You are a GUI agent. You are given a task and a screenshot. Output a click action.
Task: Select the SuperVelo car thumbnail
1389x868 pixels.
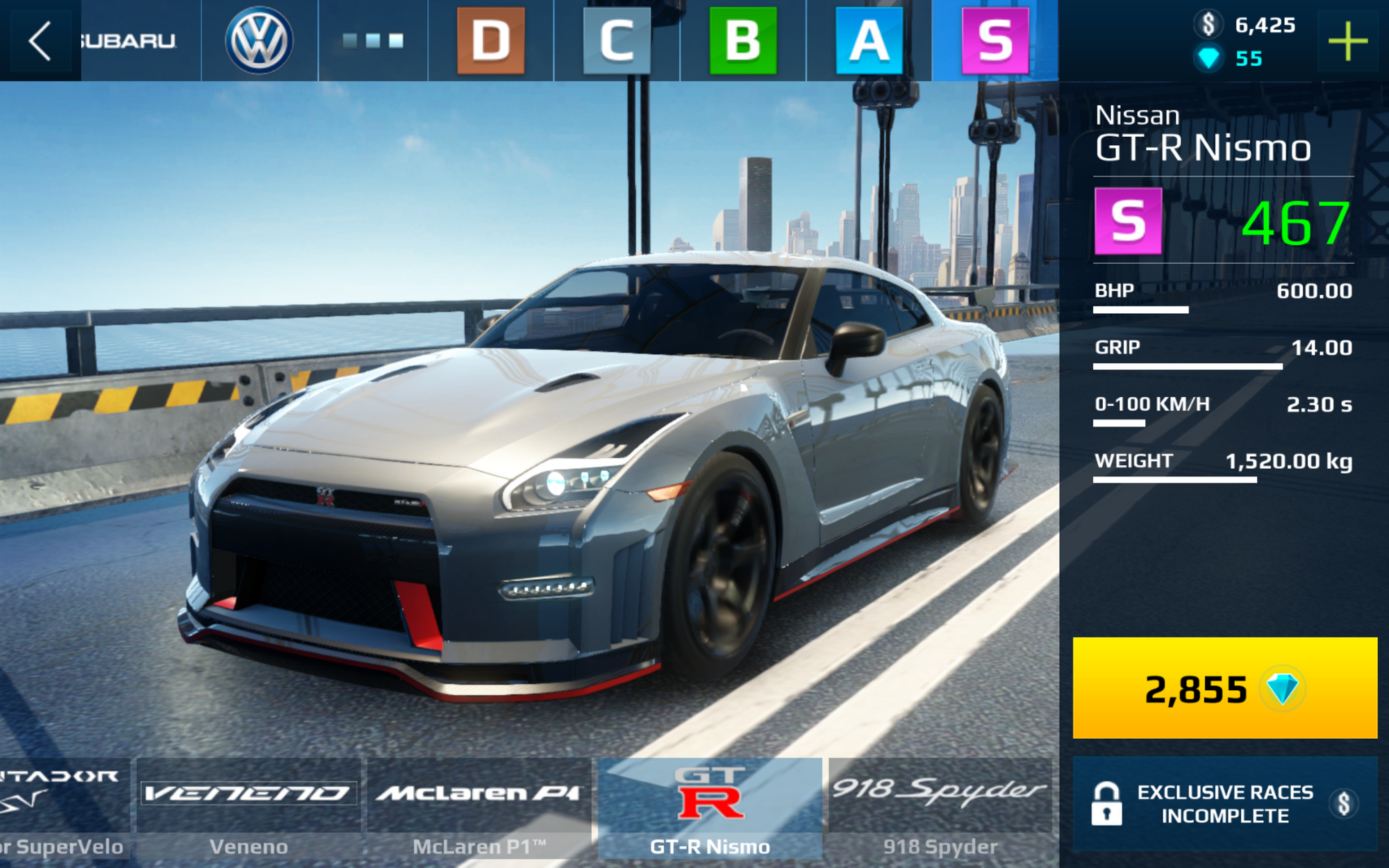[63, 810]
